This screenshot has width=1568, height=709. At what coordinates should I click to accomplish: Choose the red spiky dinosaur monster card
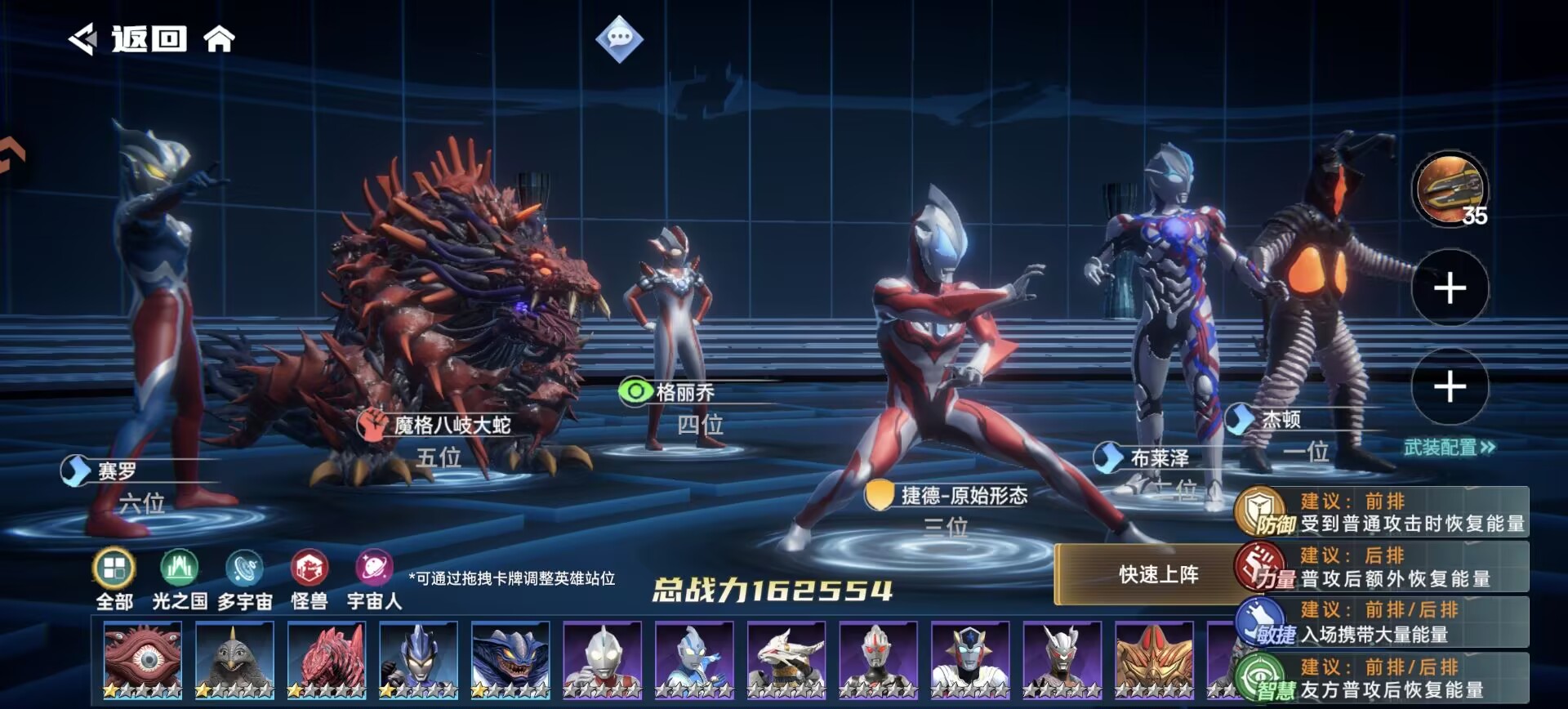tap(327, 660)
